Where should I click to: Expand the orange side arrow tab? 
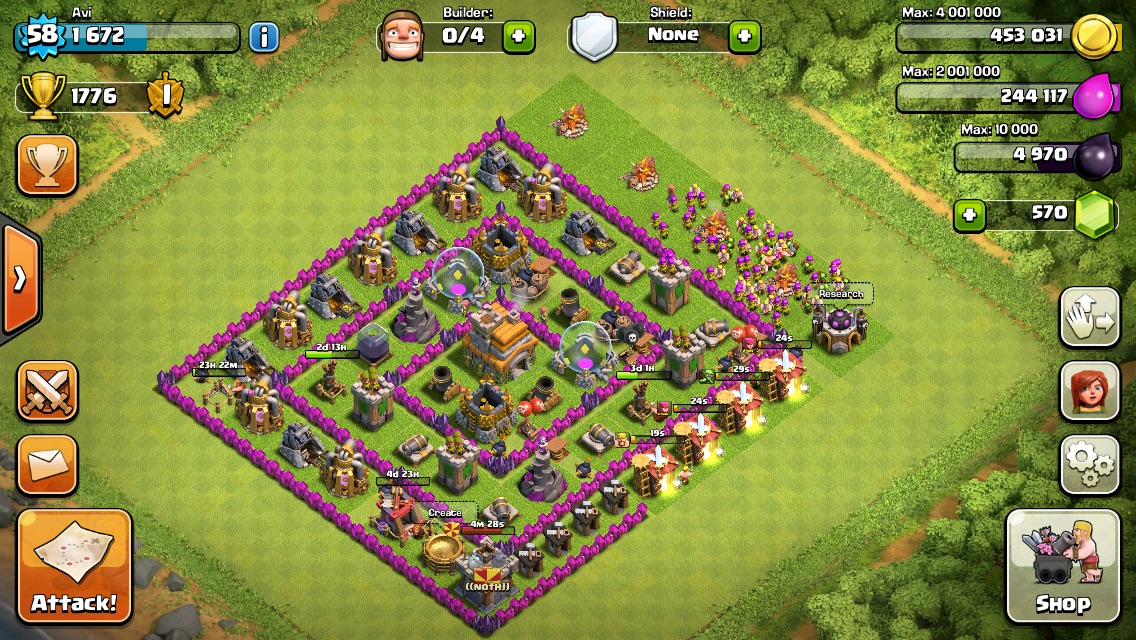[x=20, y=279]
